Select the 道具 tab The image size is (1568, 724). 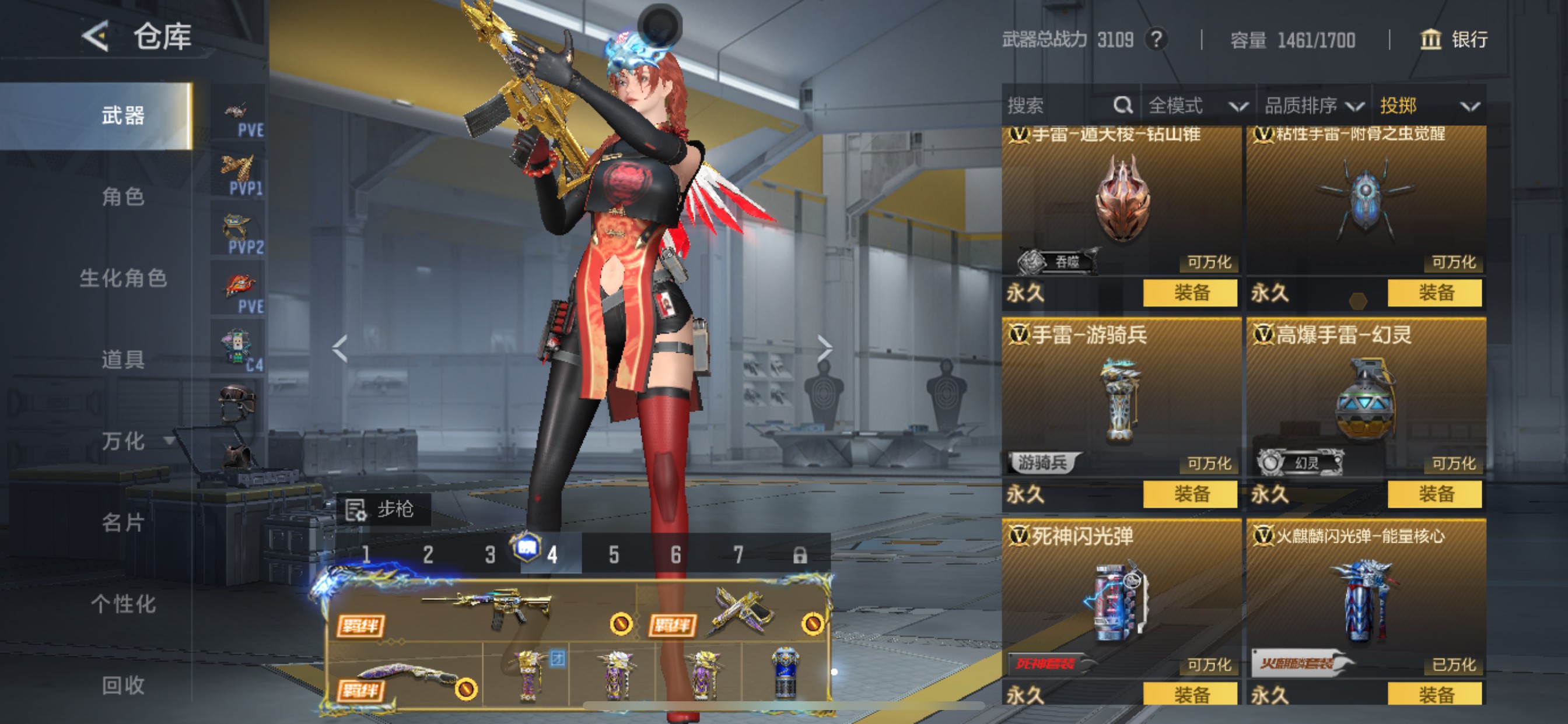point(123,359)
